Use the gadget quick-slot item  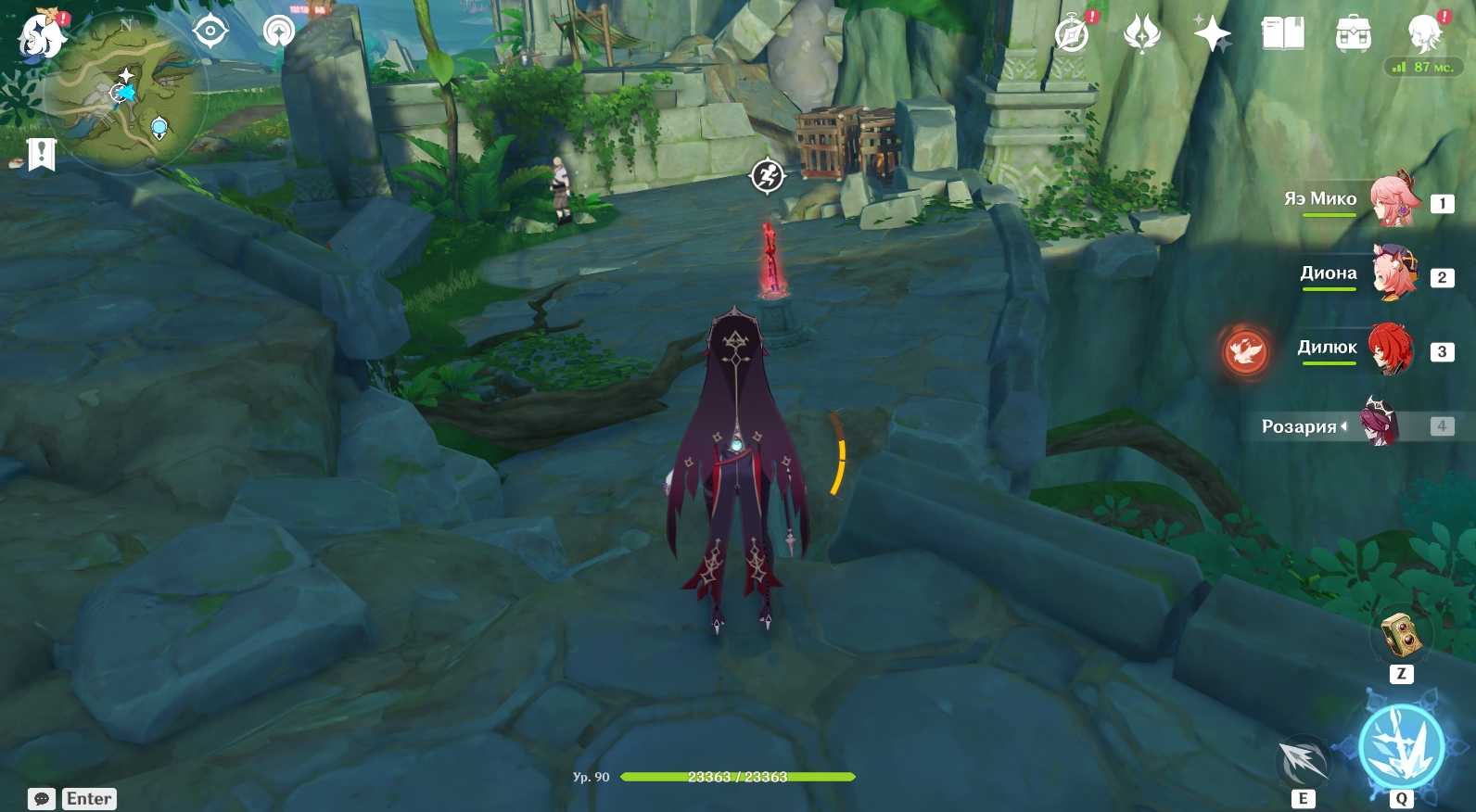pyautogui.click(x=1401, y=635)
